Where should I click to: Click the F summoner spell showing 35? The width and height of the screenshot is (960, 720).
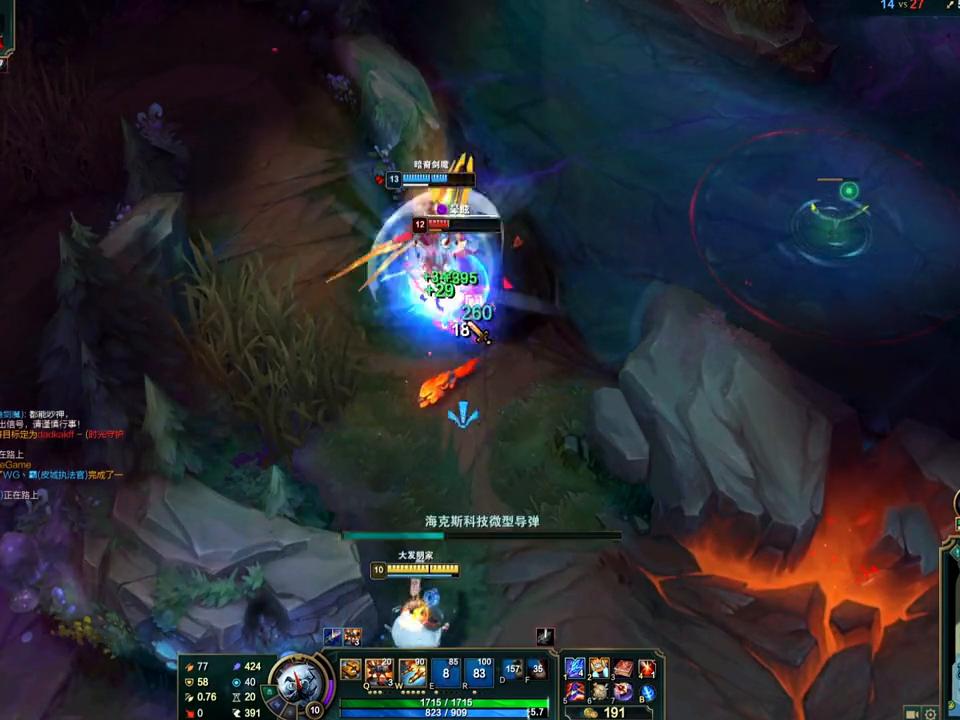pos(537,669)
